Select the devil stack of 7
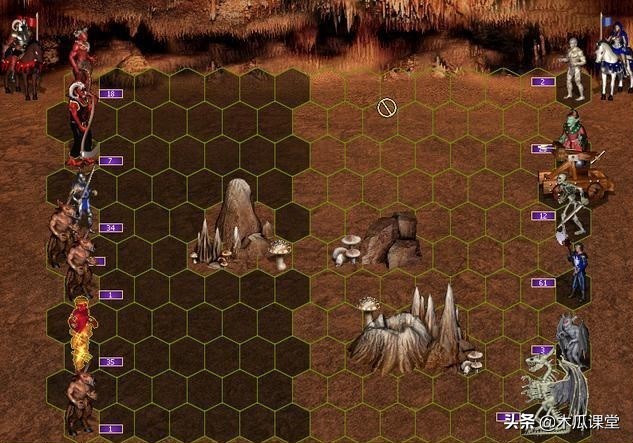Viewport: 633px width, 443px height. point(80,125)
